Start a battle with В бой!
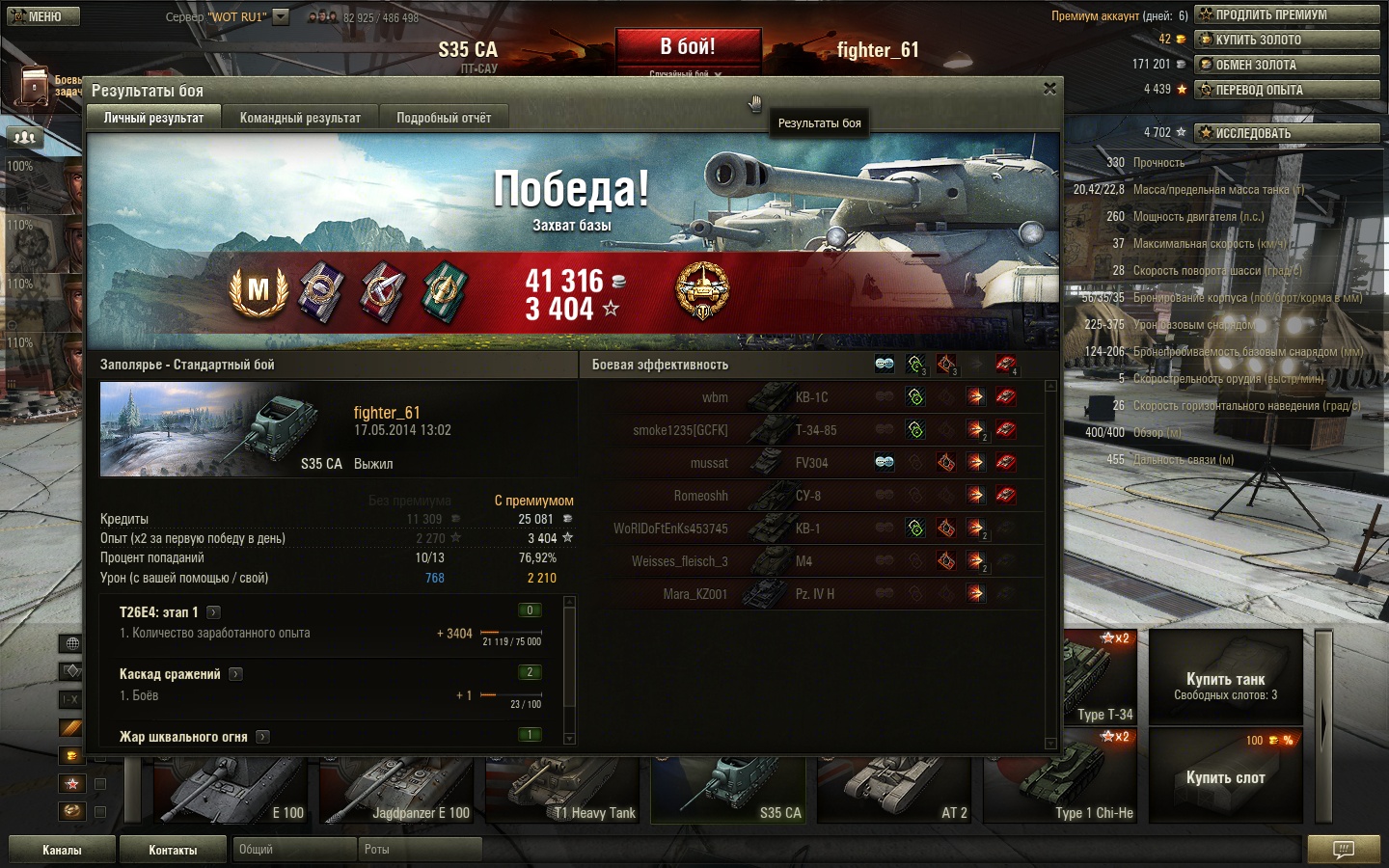This screenshot has height=868, width=1389. [688, 47]
